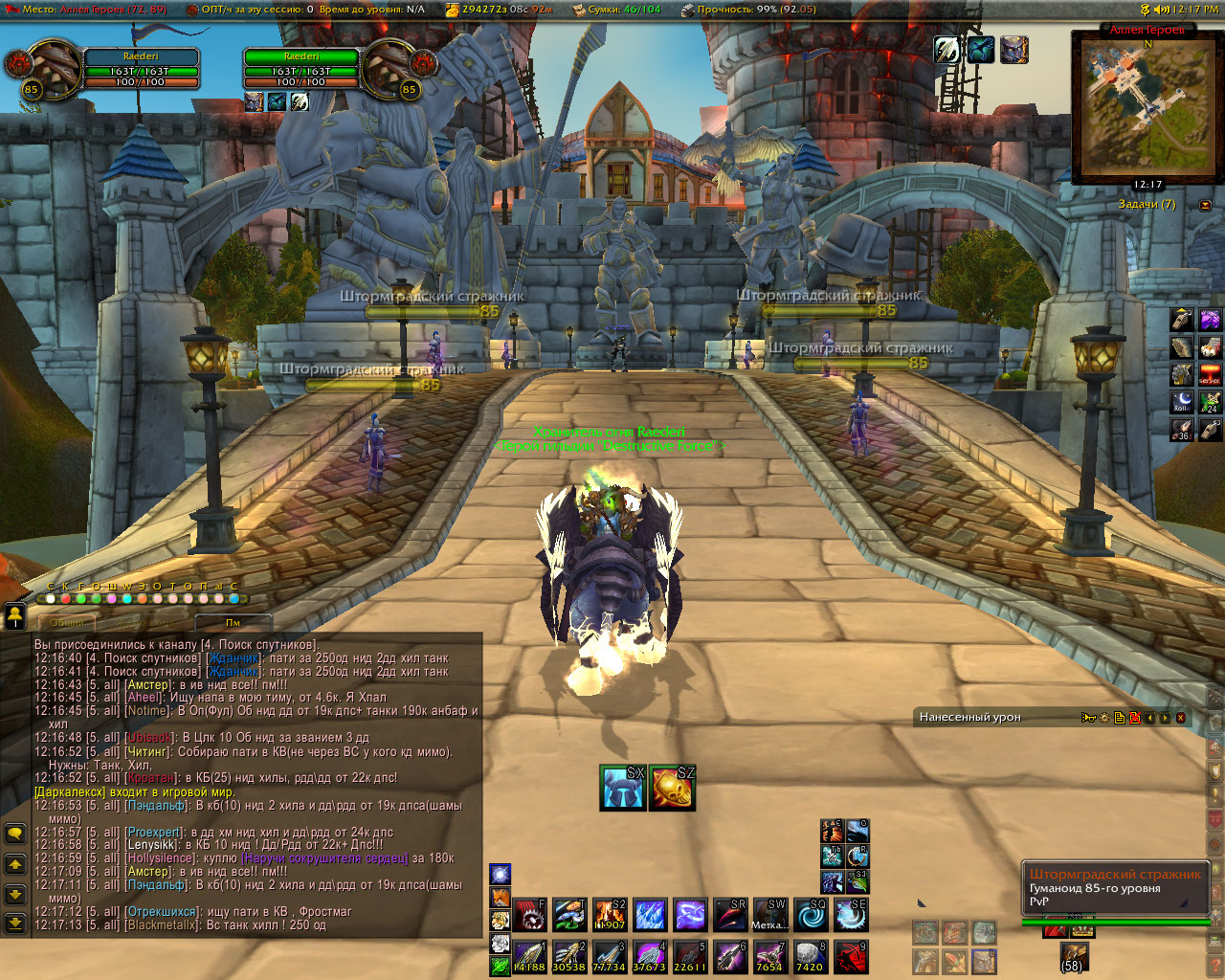Open the Наручи сокрушителя сердец item link
Screen dimensions: 1225x980
click(x=324, y=858)
